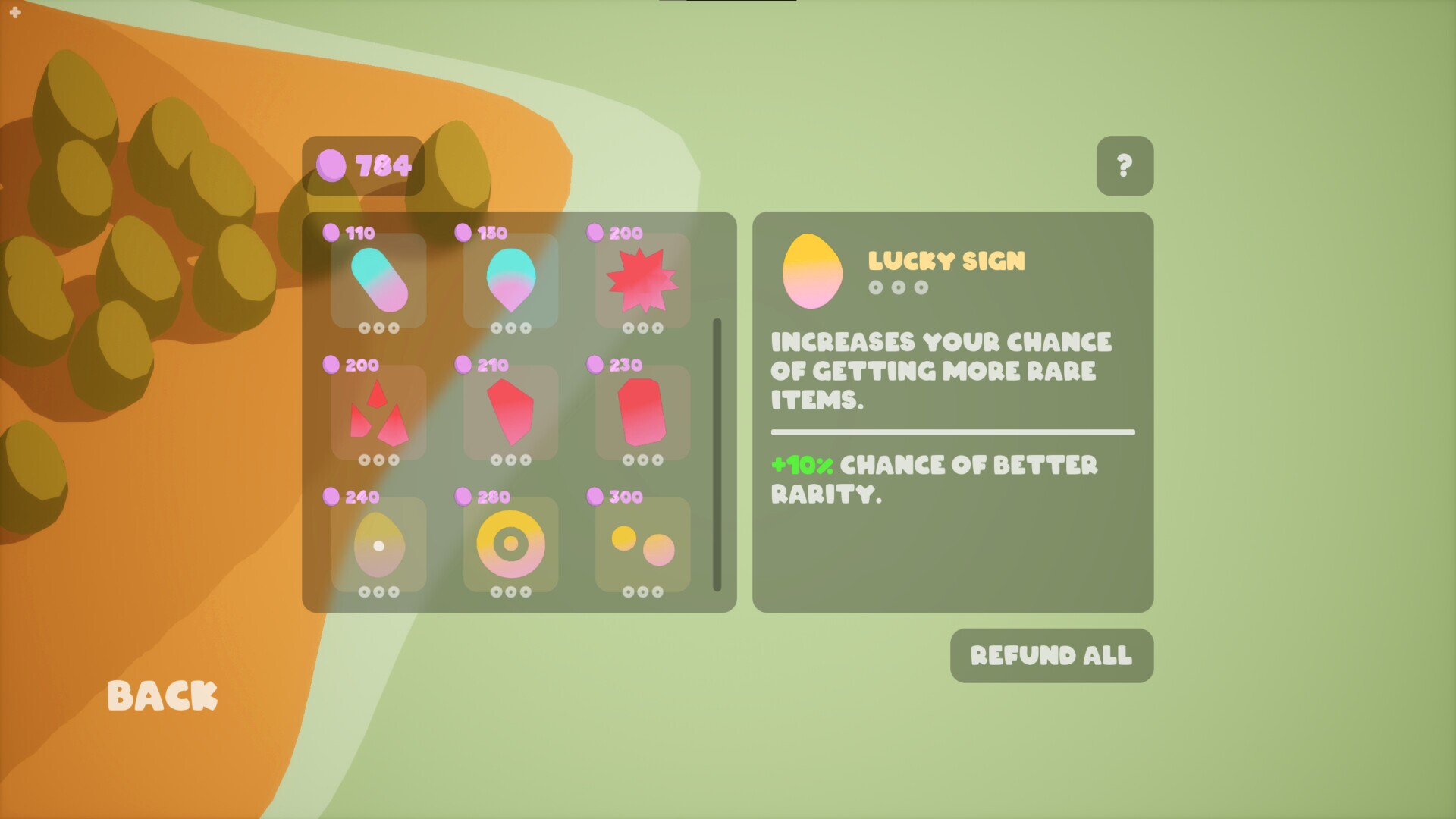Screen dimensions: 1456x819
Task: Click the third upgrade dot below the 110 item
Action: point(393,328)
